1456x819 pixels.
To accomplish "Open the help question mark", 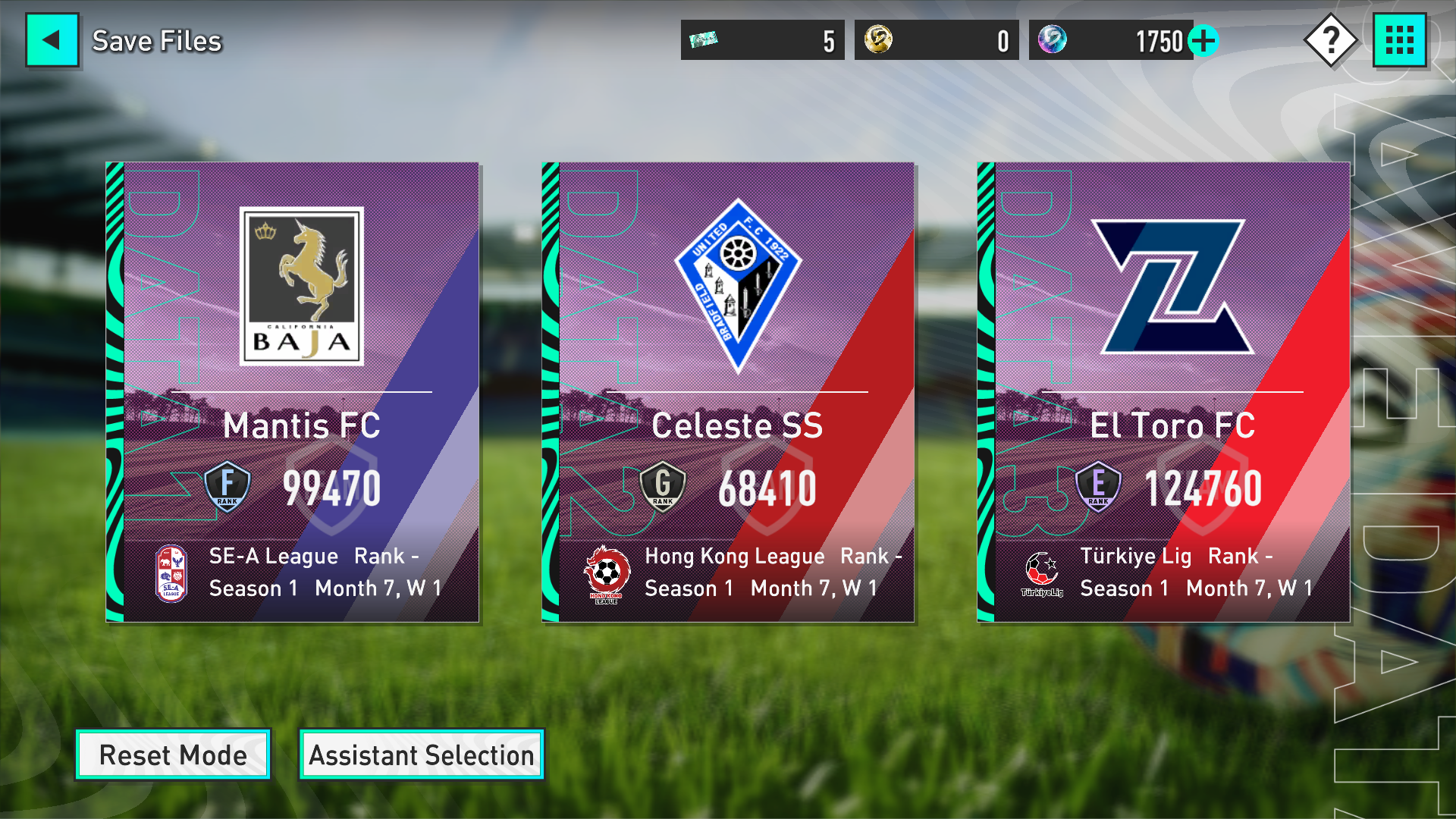I will click(1330, 40).
